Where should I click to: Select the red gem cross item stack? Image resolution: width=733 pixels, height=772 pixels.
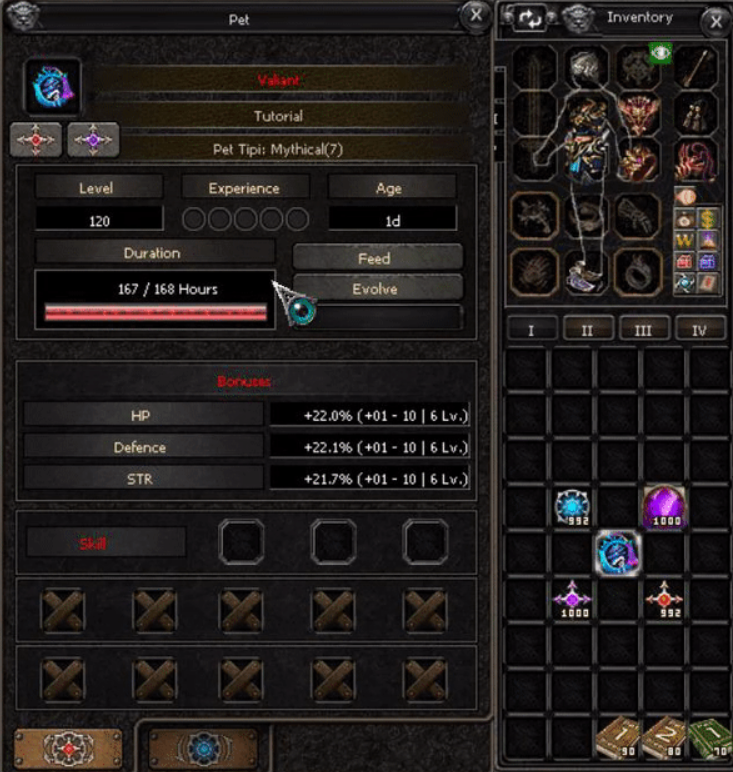tap(663, 598)
